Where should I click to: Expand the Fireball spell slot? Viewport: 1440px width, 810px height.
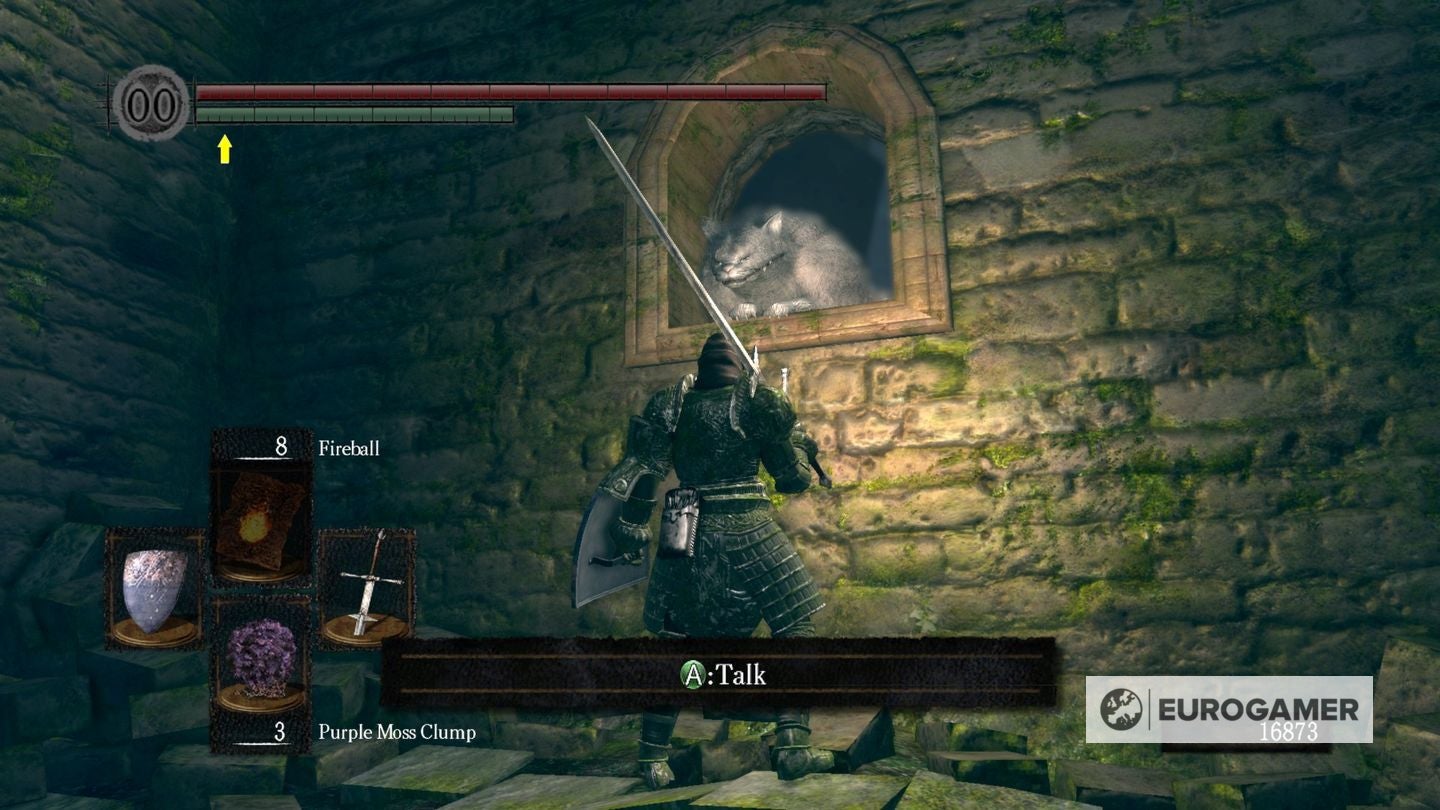(x=262, y=510)
